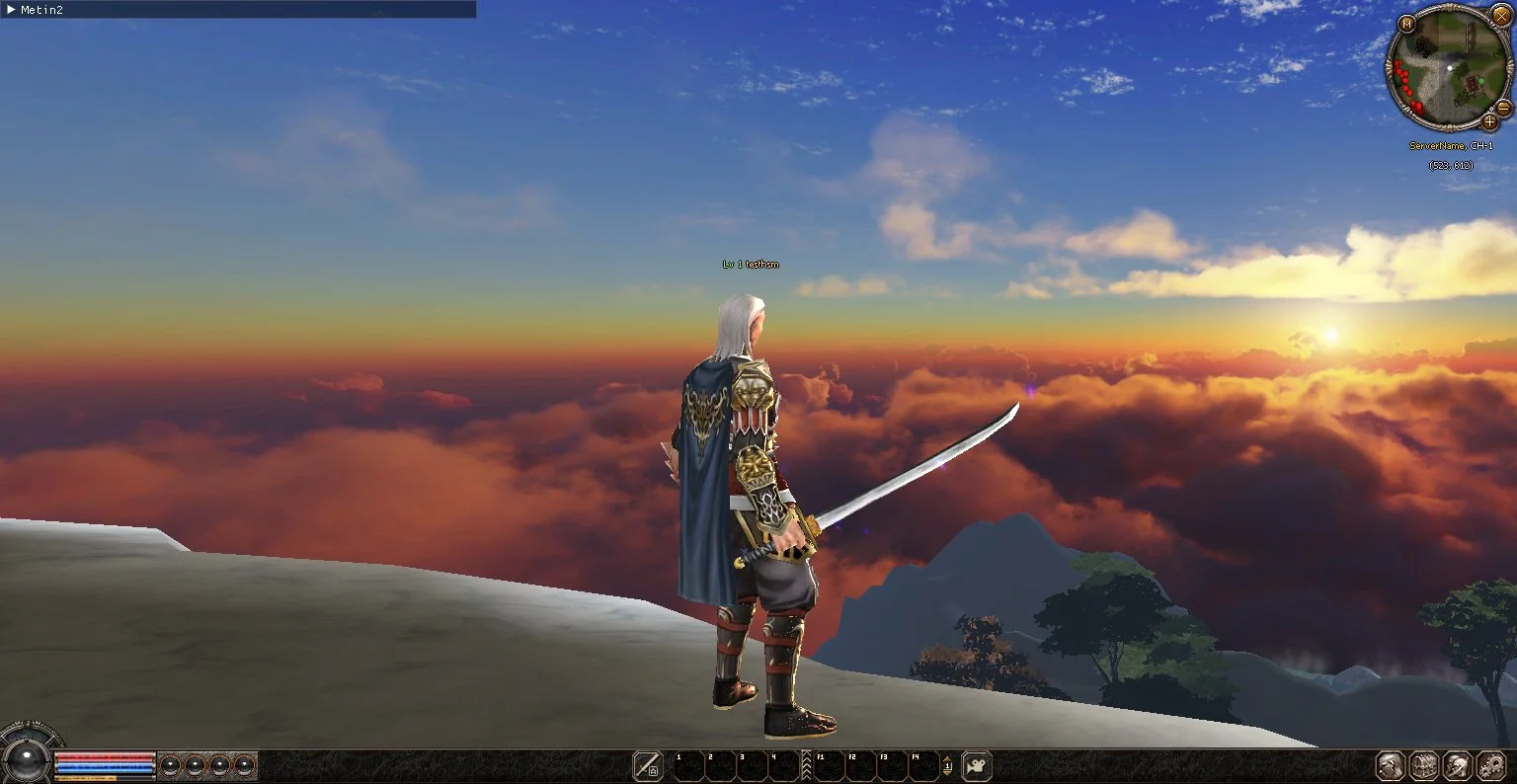The width and height of the screenshot is (1517, 784).
Task: Change the quickslot page number arrows
Action: (x=947, y=765)
